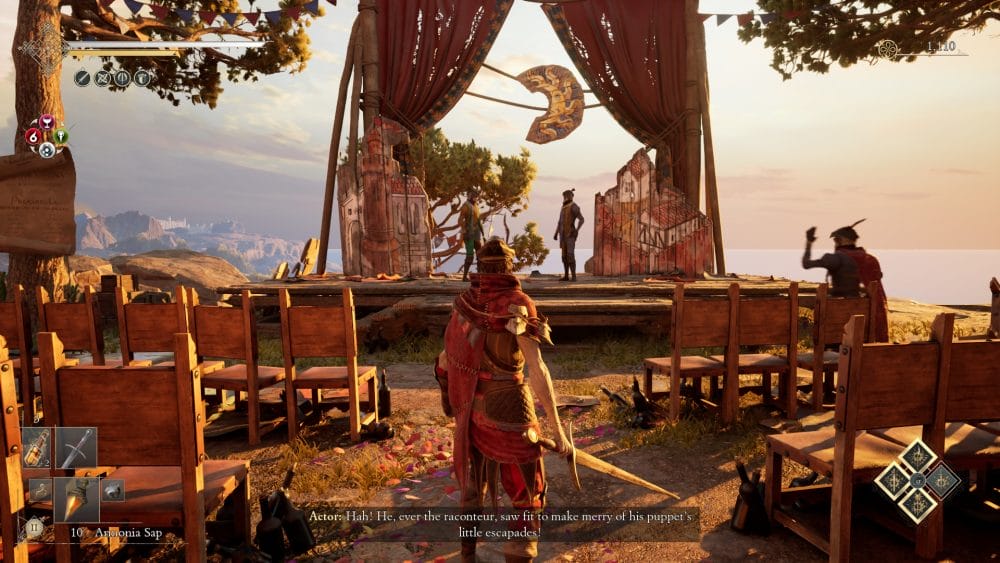Select the purple chalice orb
1000x563 pixels.
point(46,122)
